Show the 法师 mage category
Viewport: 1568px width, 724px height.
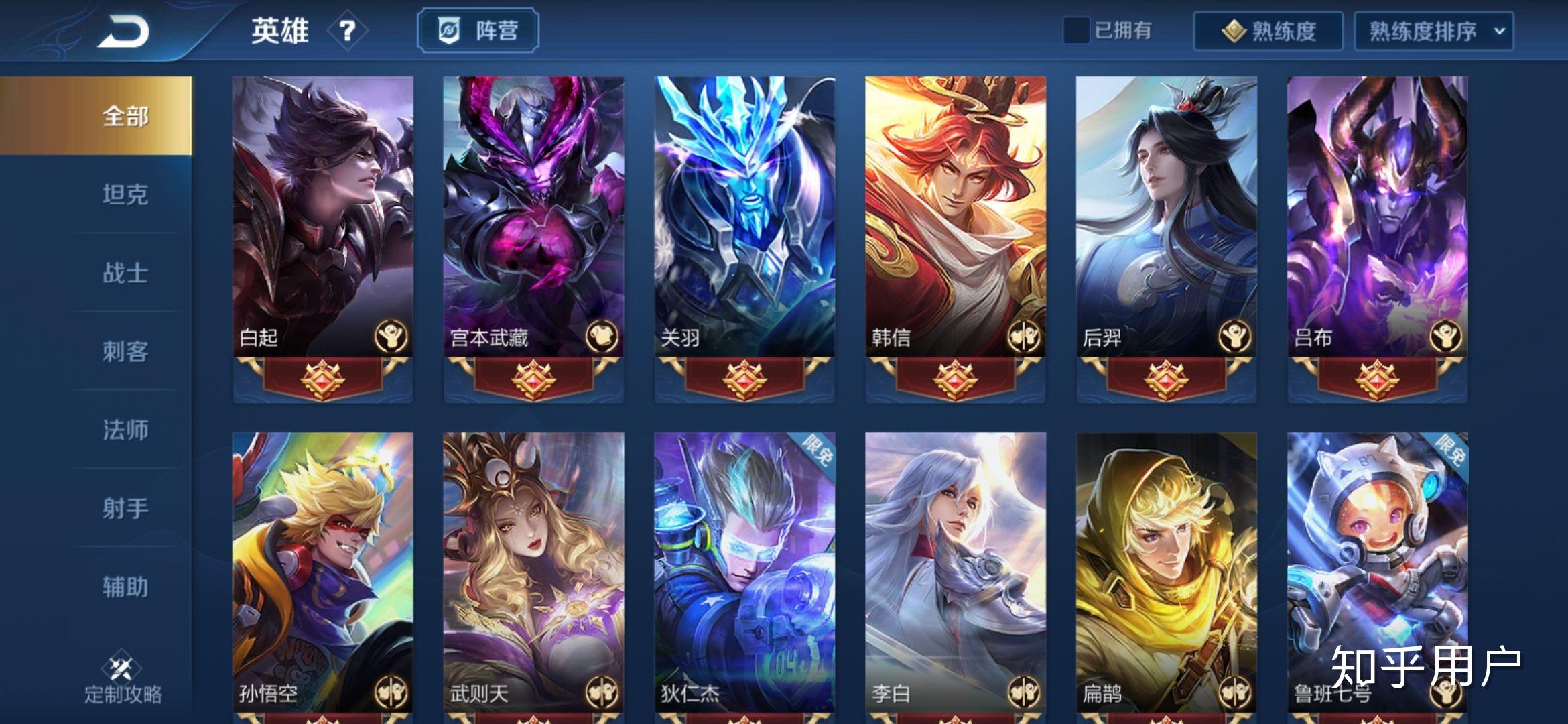pos(125,430)
